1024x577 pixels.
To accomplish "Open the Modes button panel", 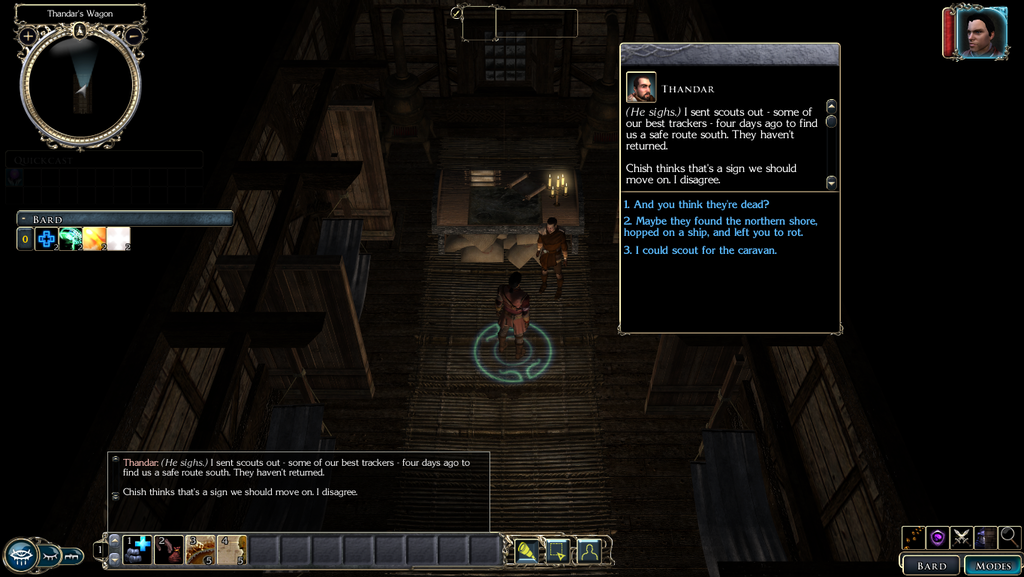I will tap(993, 565).
